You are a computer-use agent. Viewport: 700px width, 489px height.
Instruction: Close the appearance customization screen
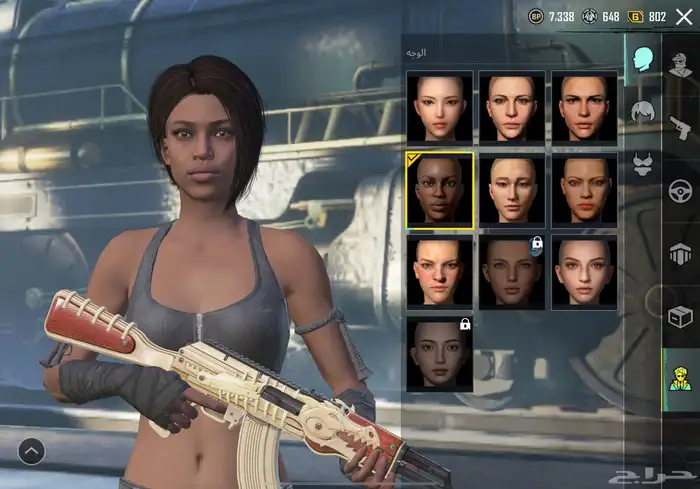coord(684,16)
